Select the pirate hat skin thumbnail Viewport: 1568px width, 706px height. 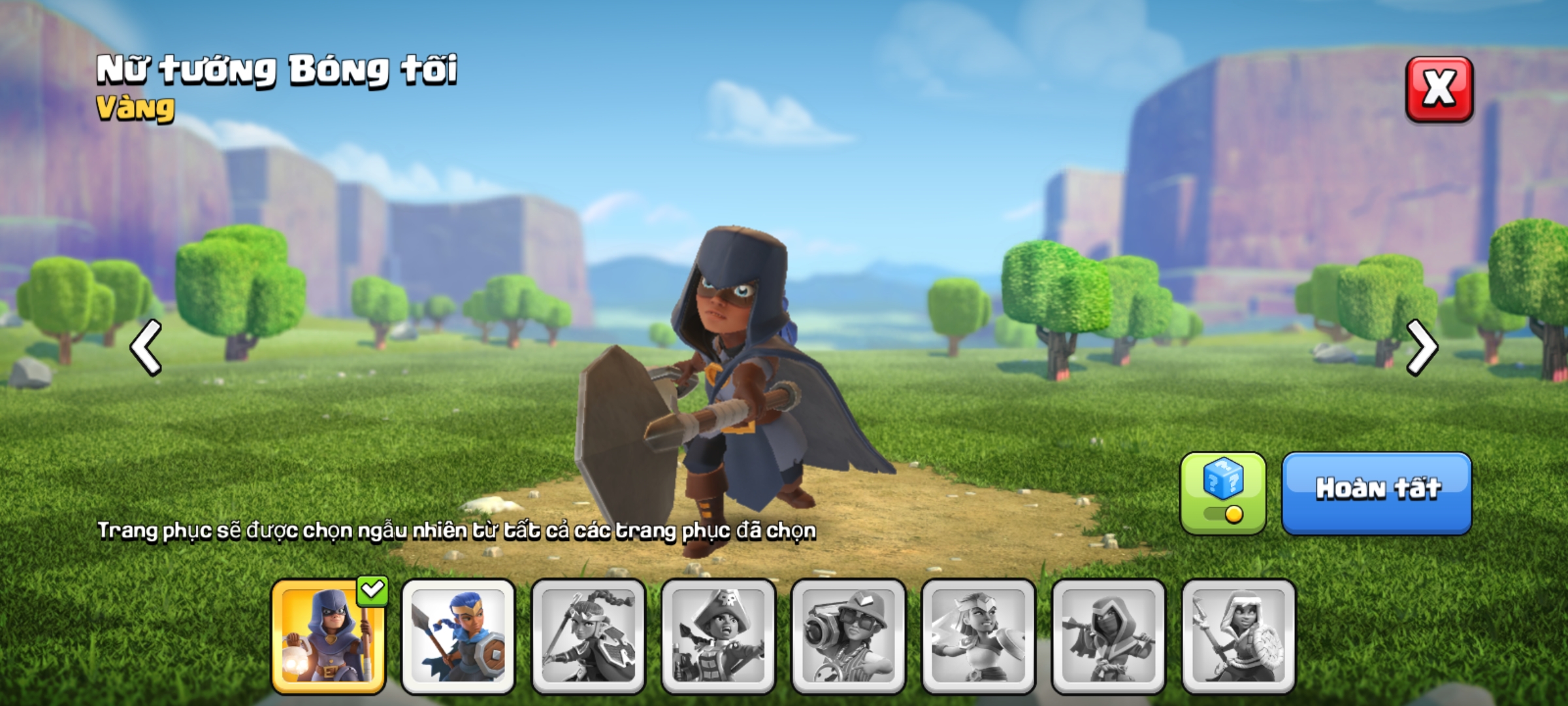pos(718,635)
